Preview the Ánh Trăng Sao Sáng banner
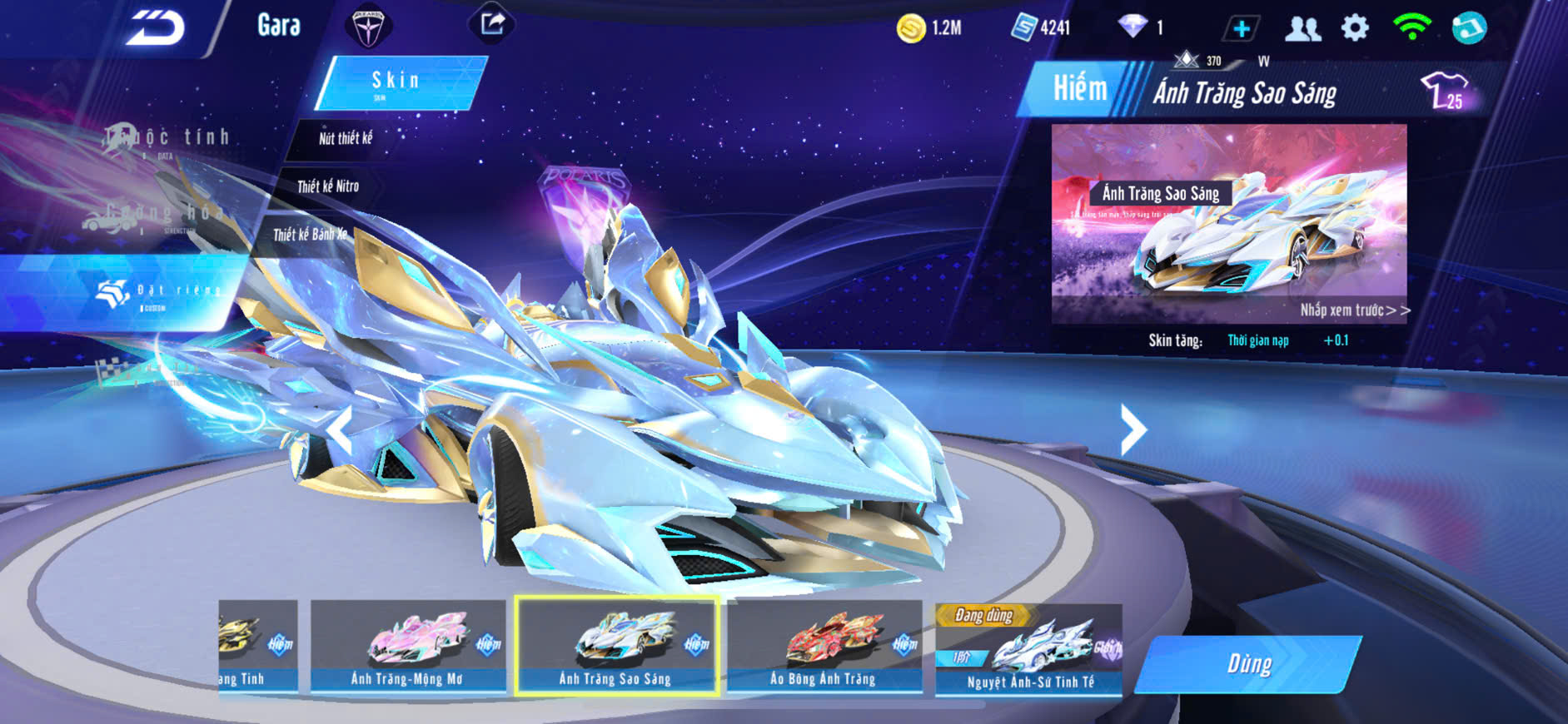The height and width of the screenshot is (724, 1568). pos(1228,223)
